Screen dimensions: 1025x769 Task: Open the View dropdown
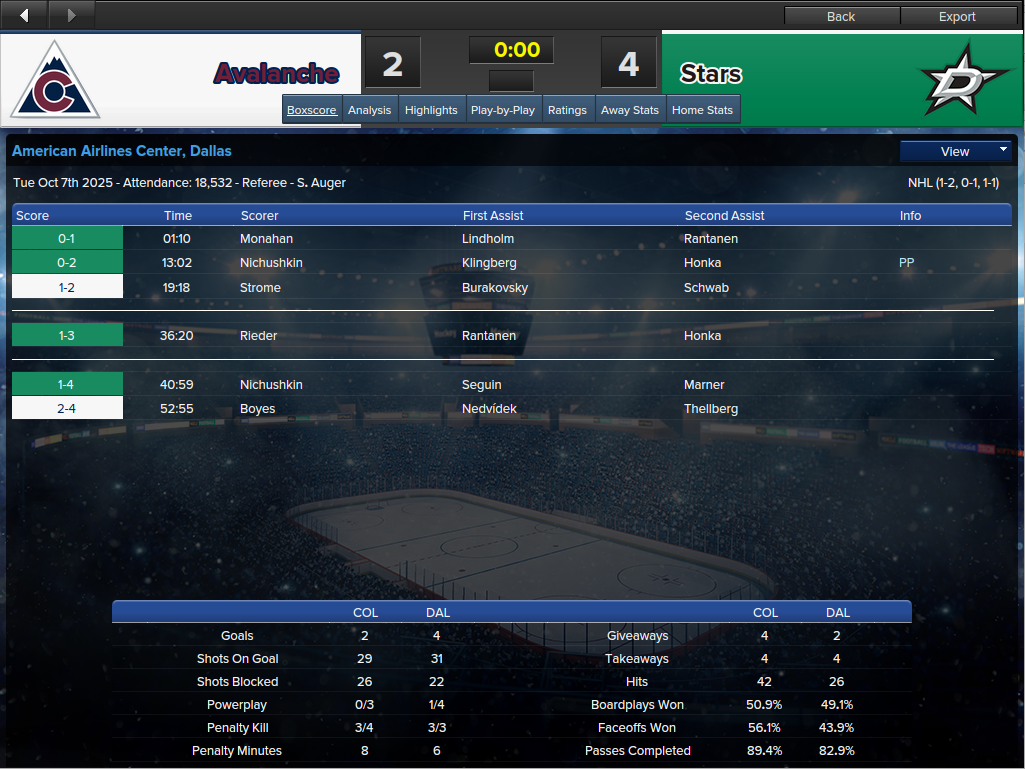[x=955, y=151]
